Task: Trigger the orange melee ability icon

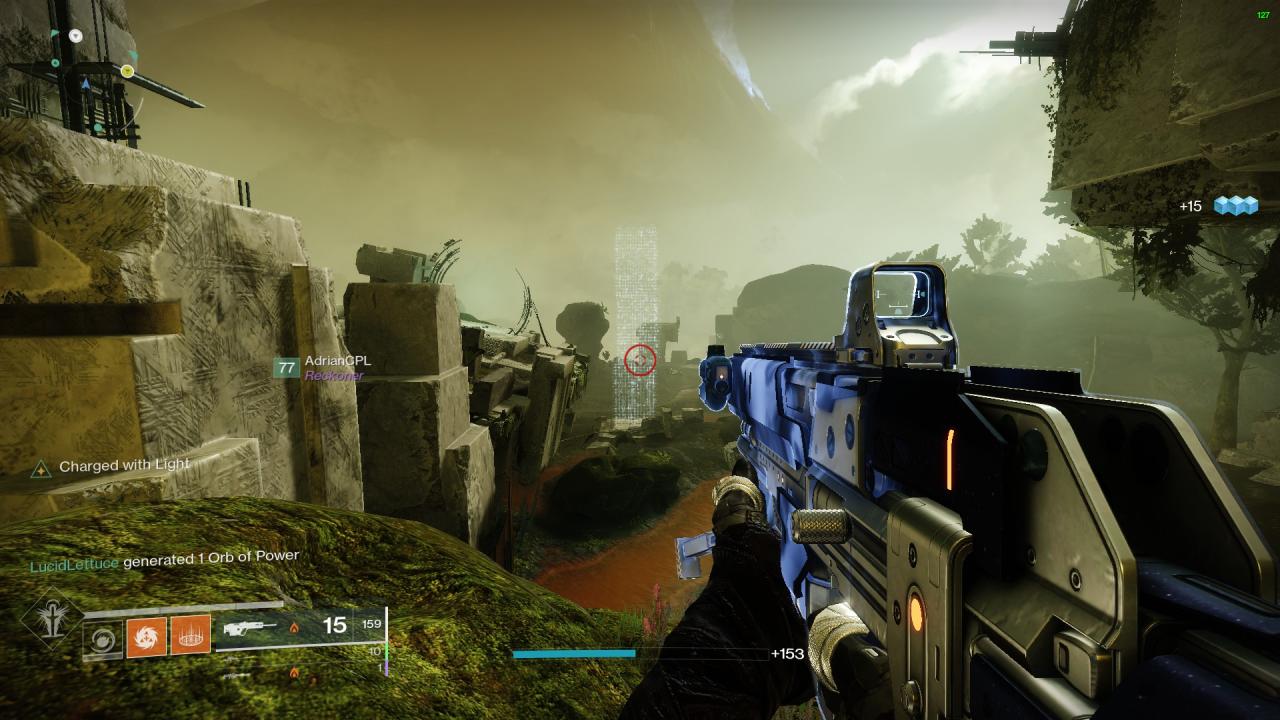Action: (190, 635)
